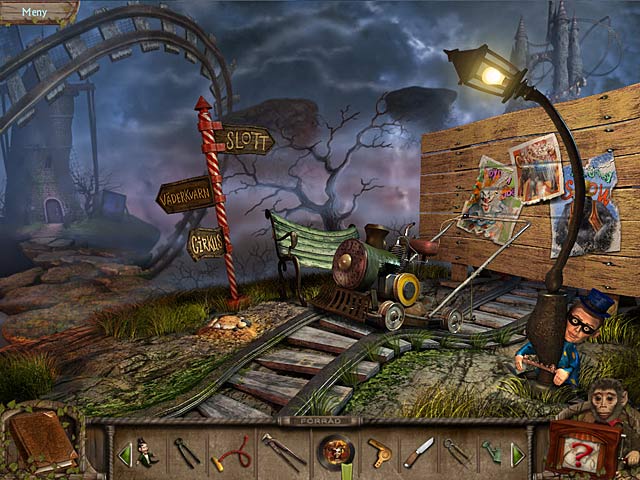Select the puppet figure inventory item
This screenshot has height=480, width=640.
[x=147, y=453]
